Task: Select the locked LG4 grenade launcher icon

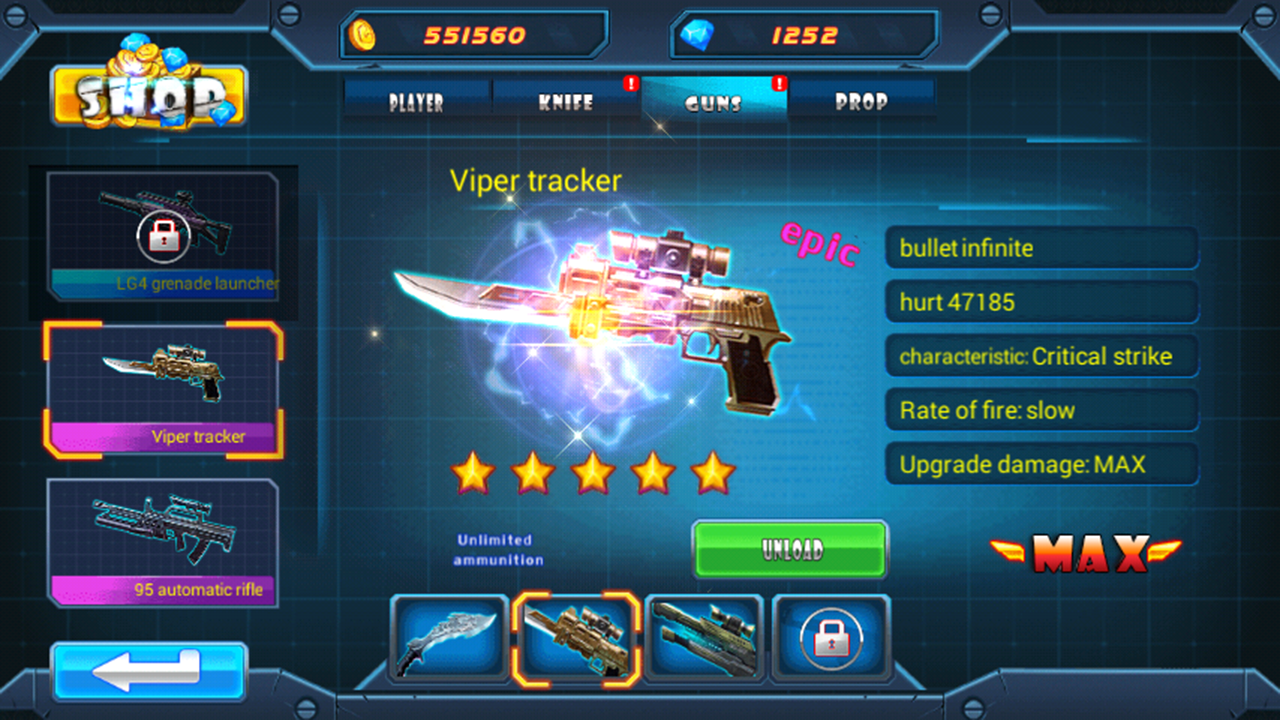Action: [165, 235]
